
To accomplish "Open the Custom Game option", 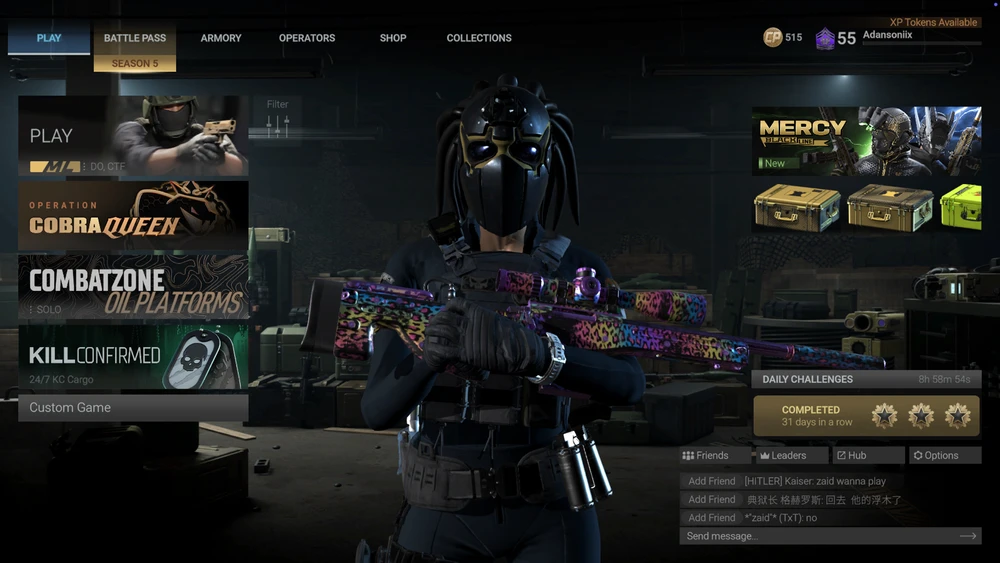I will point(133,408).
